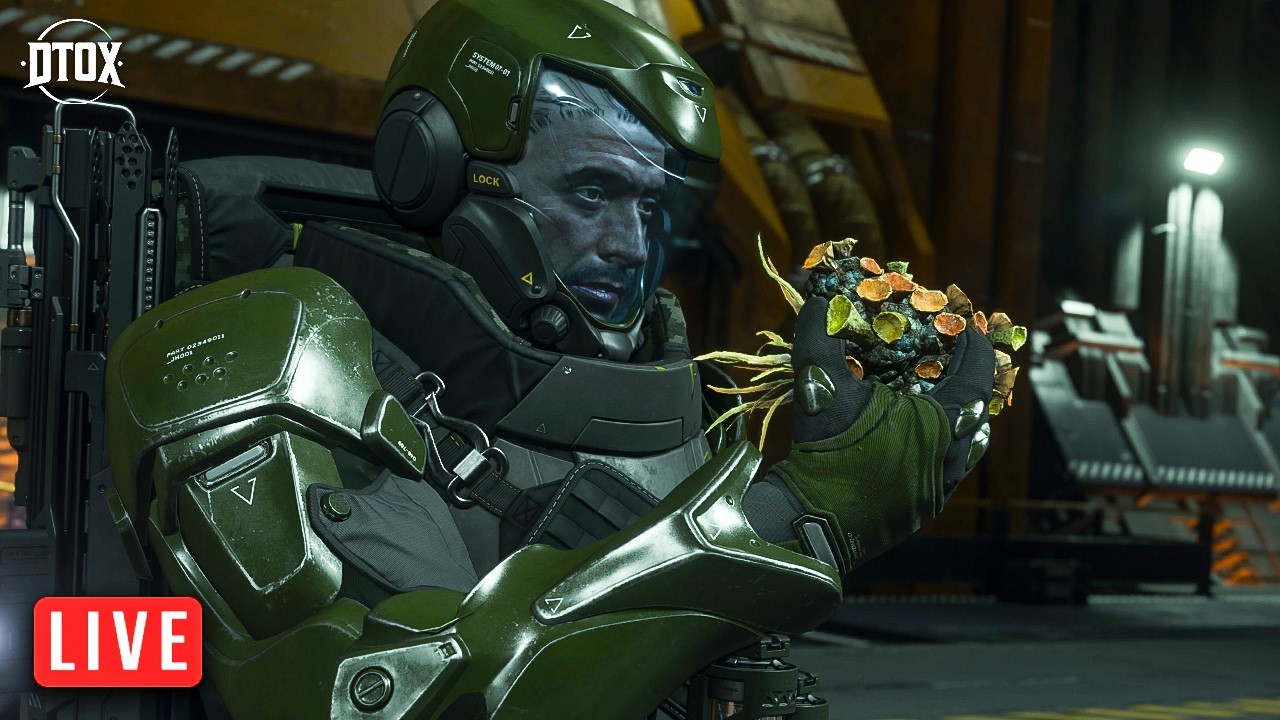
Task: Click the red LIVE badge
Action: click(118, 642)
